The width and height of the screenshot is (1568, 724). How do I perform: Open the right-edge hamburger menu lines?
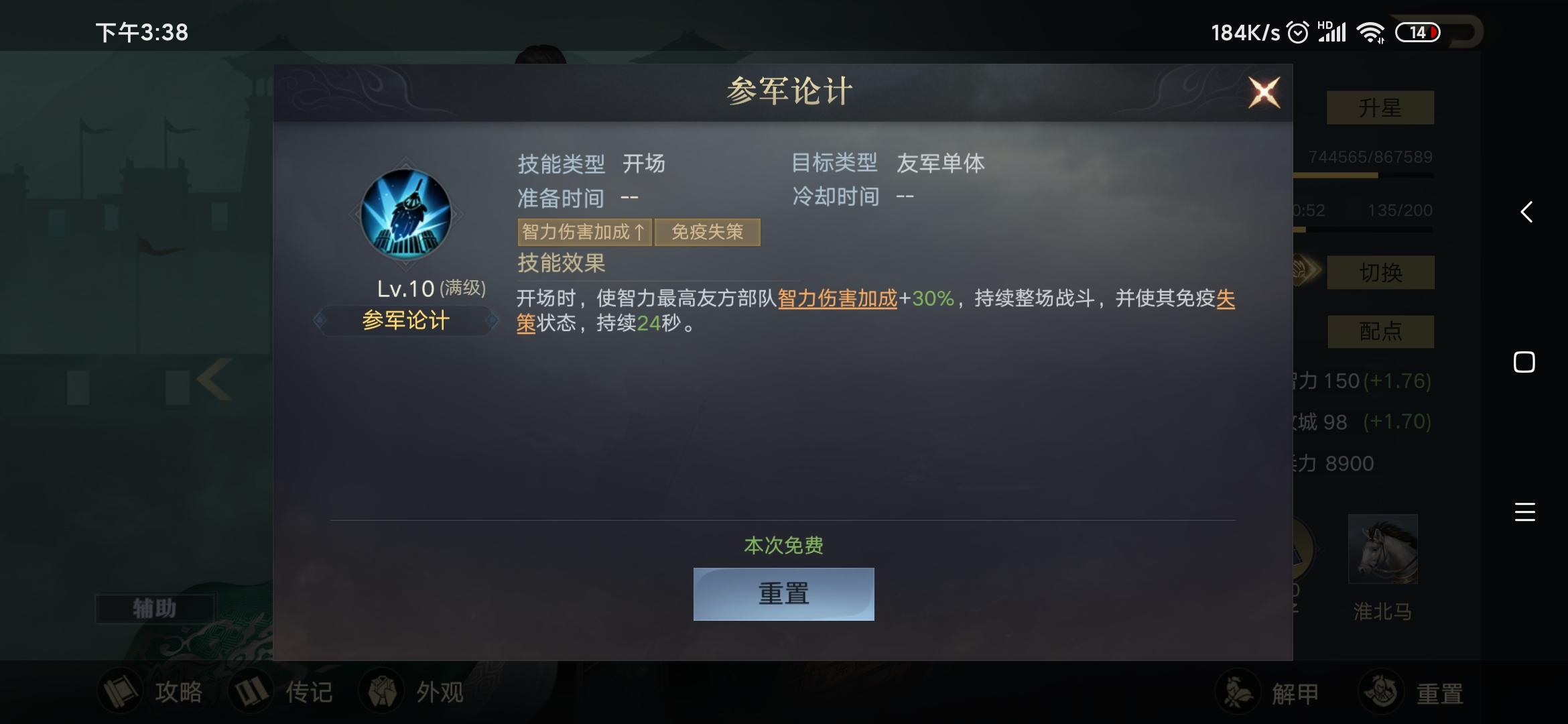(x=1525, y=511)
